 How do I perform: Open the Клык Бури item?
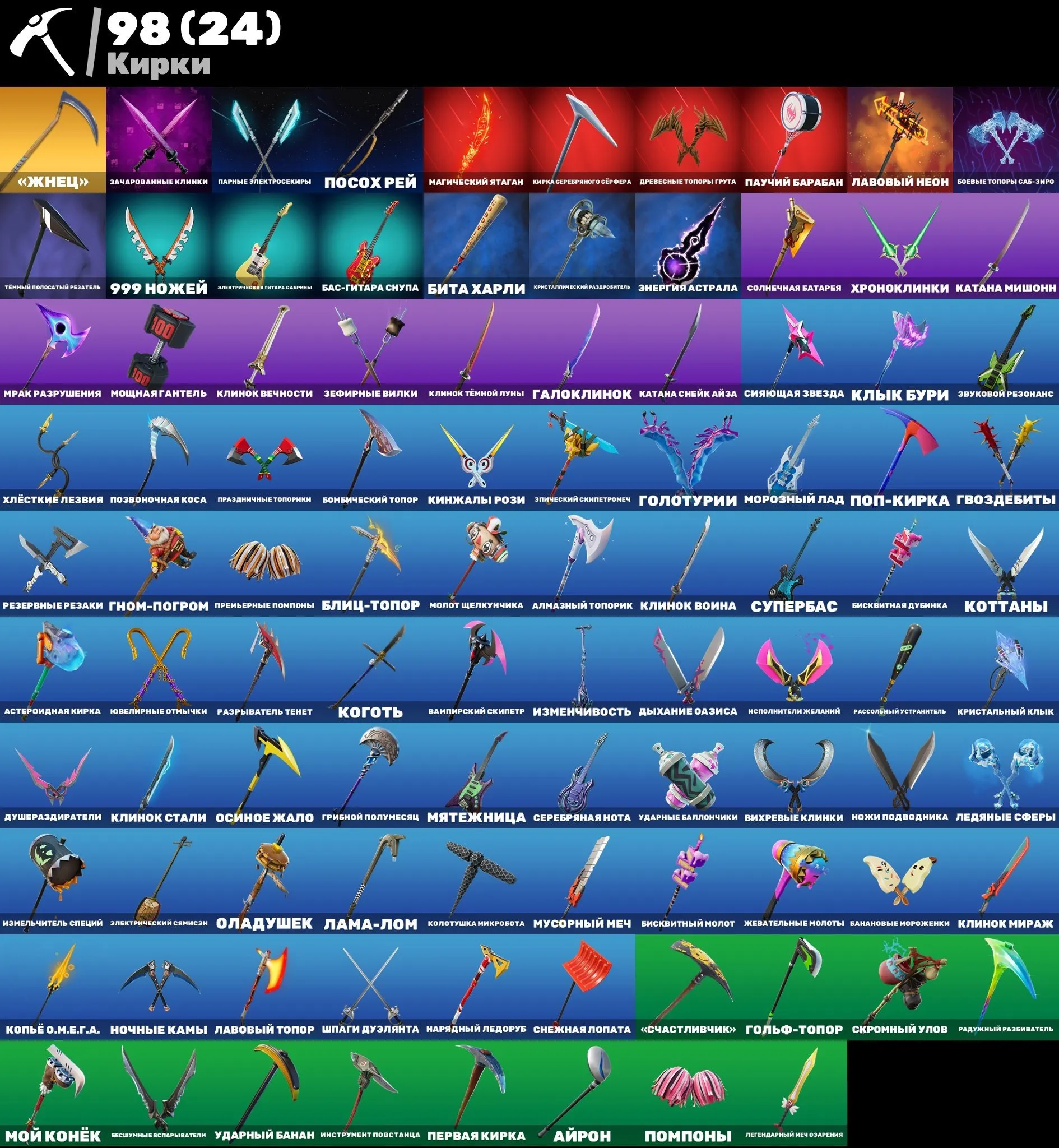[900, 353]
